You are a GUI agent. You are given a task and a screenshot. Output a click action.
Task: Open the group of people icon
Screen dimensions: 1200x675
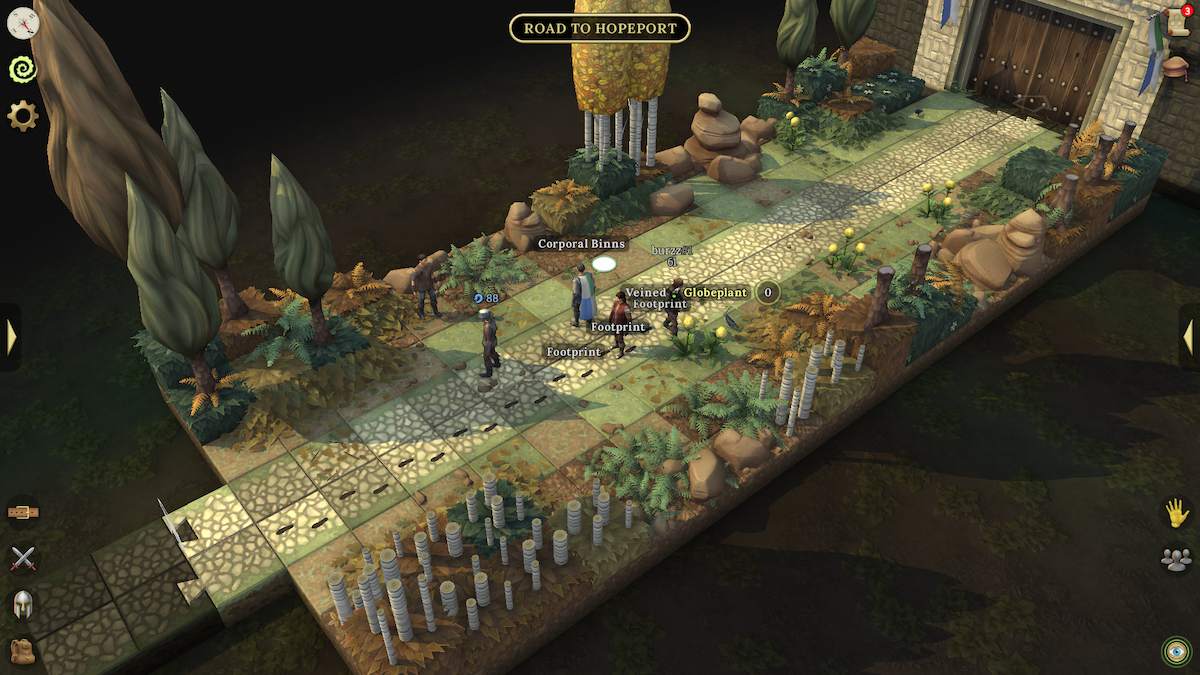tap(1177, 559)
